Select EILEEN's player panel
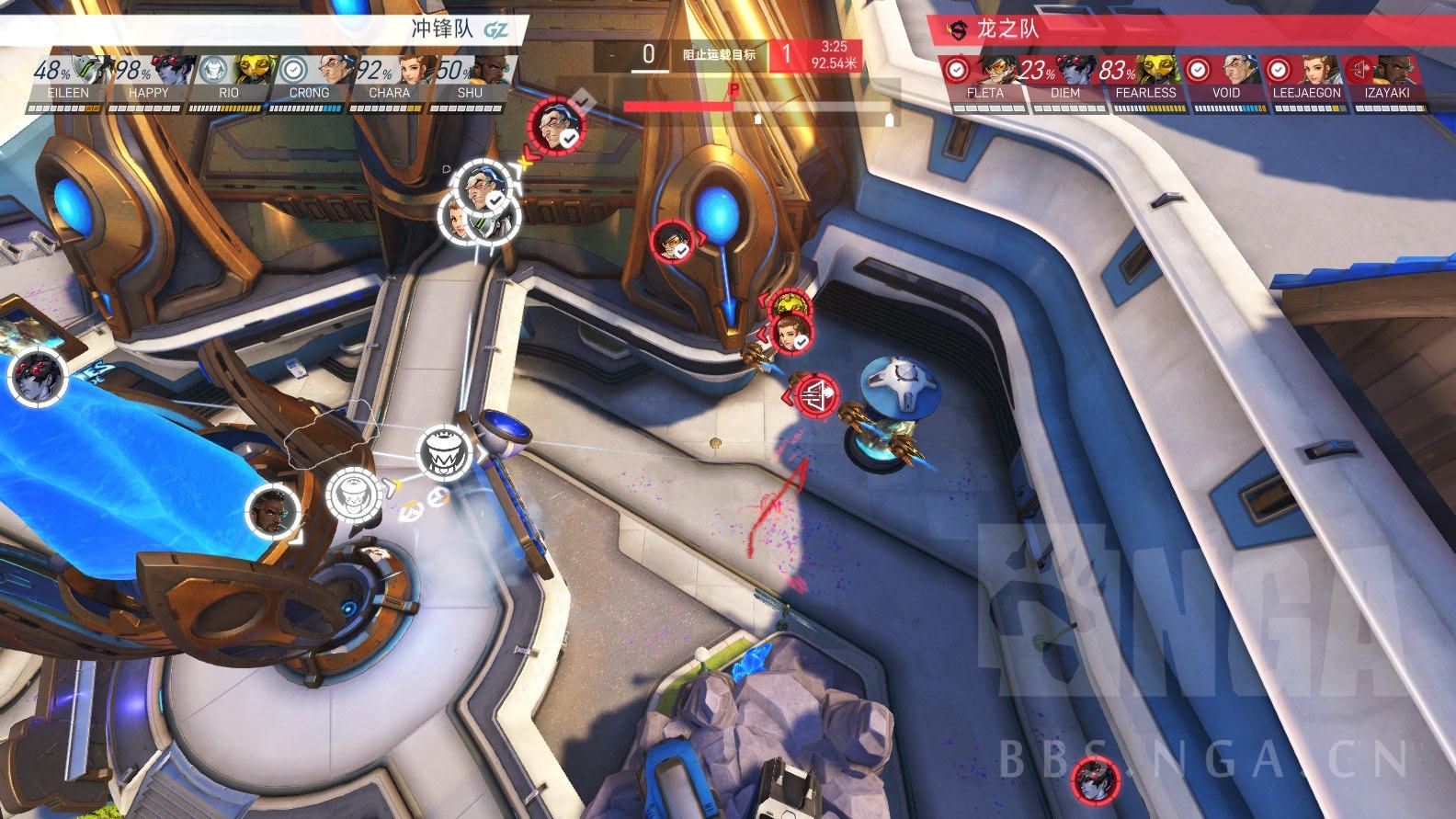The image size is (1456, 819). [69, 81]
